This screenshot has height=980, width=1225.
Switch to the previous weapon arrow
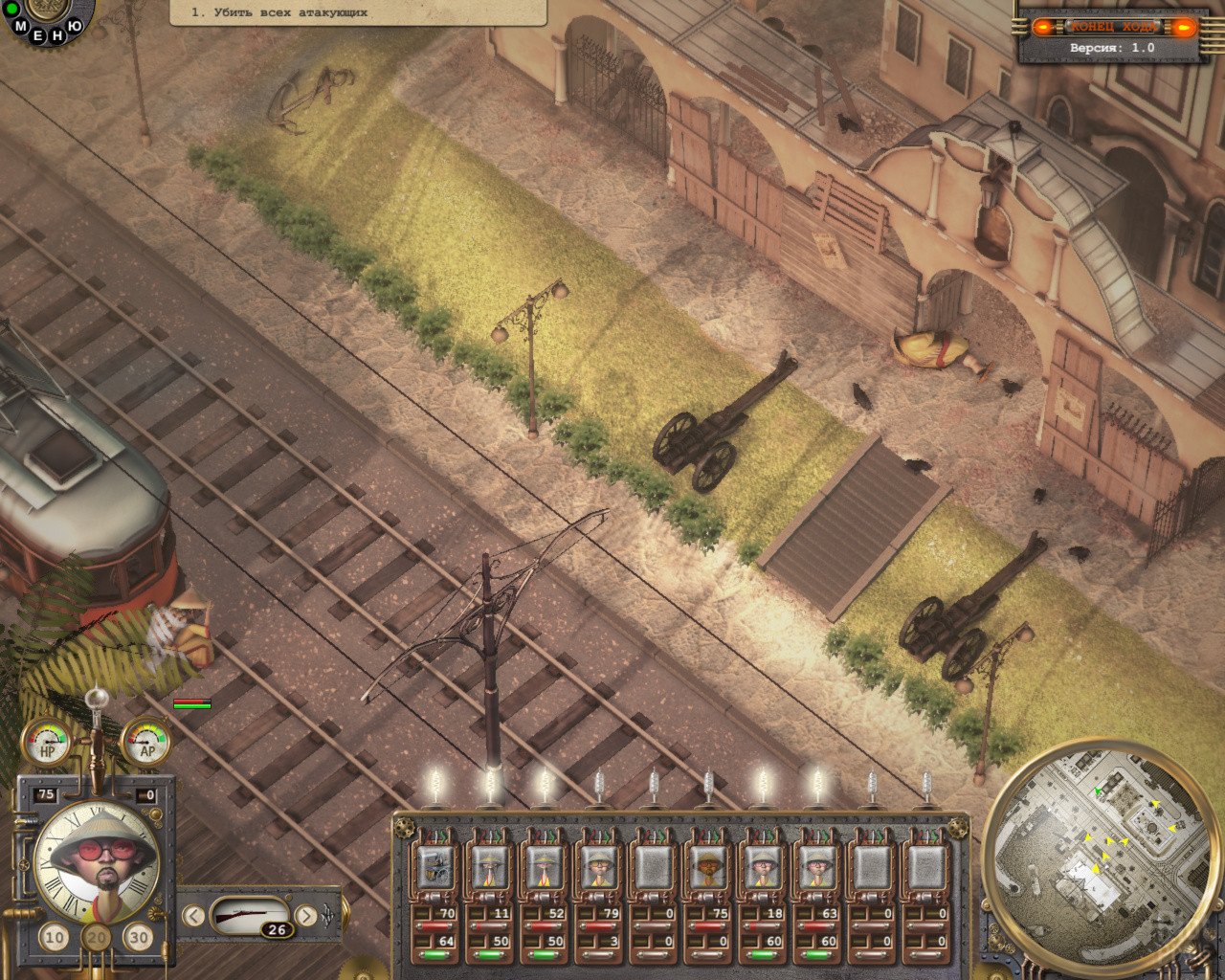point(193,916)
